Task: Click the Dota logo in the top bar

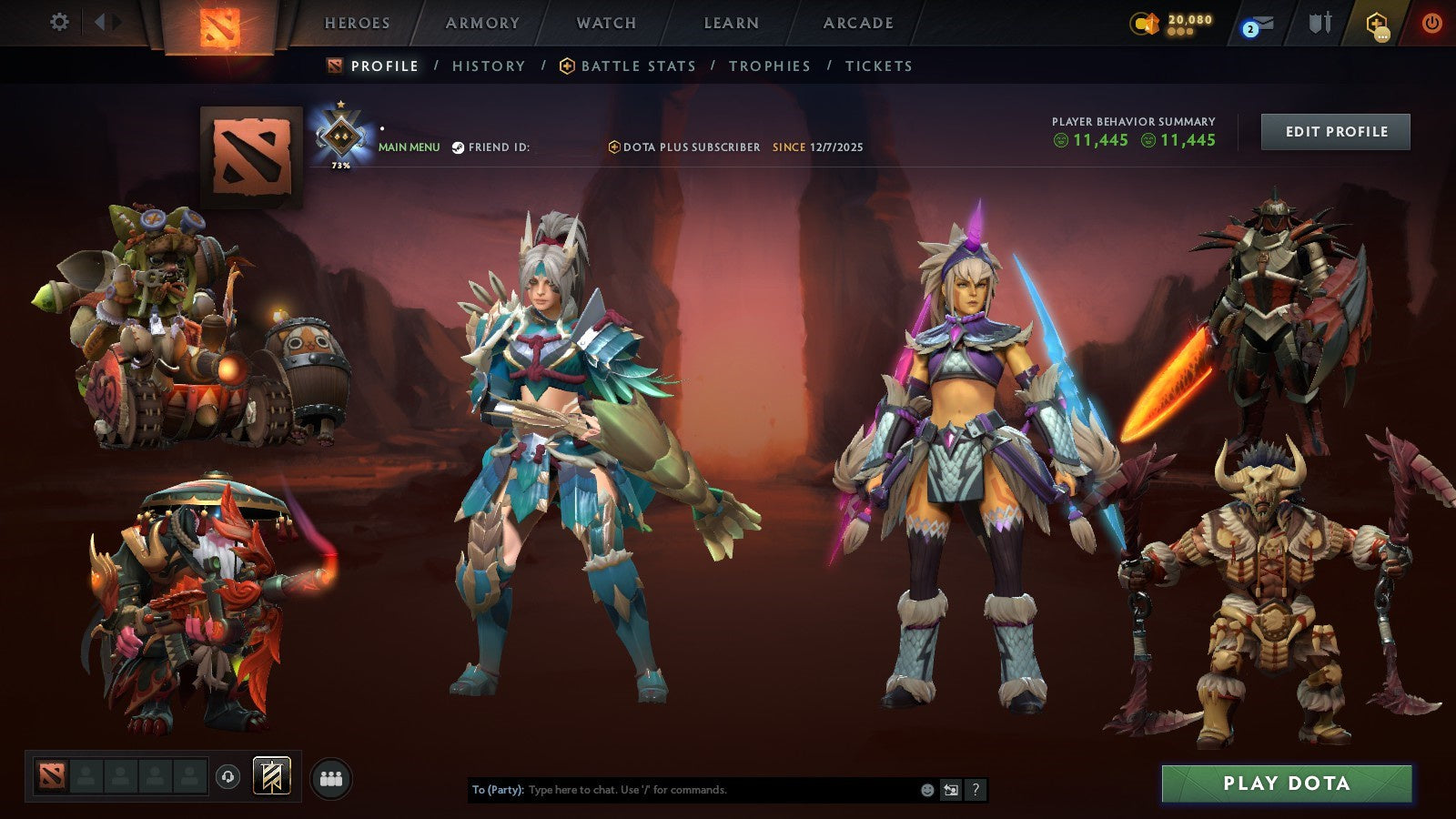Action: pyautogui.click(x=218, y=25)
